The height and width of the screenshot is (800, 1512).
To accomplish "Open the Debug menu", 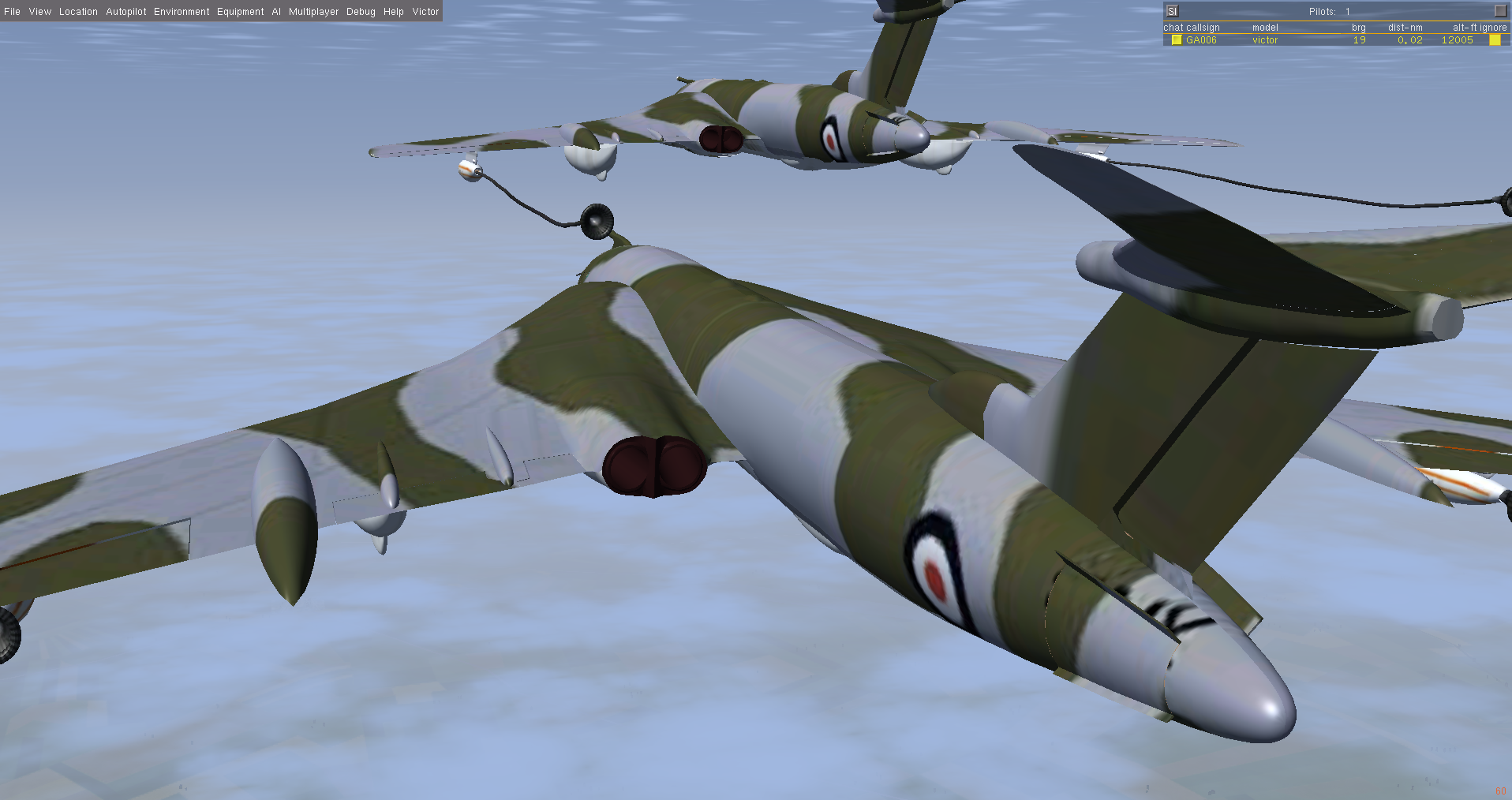I will pos(361,12).
